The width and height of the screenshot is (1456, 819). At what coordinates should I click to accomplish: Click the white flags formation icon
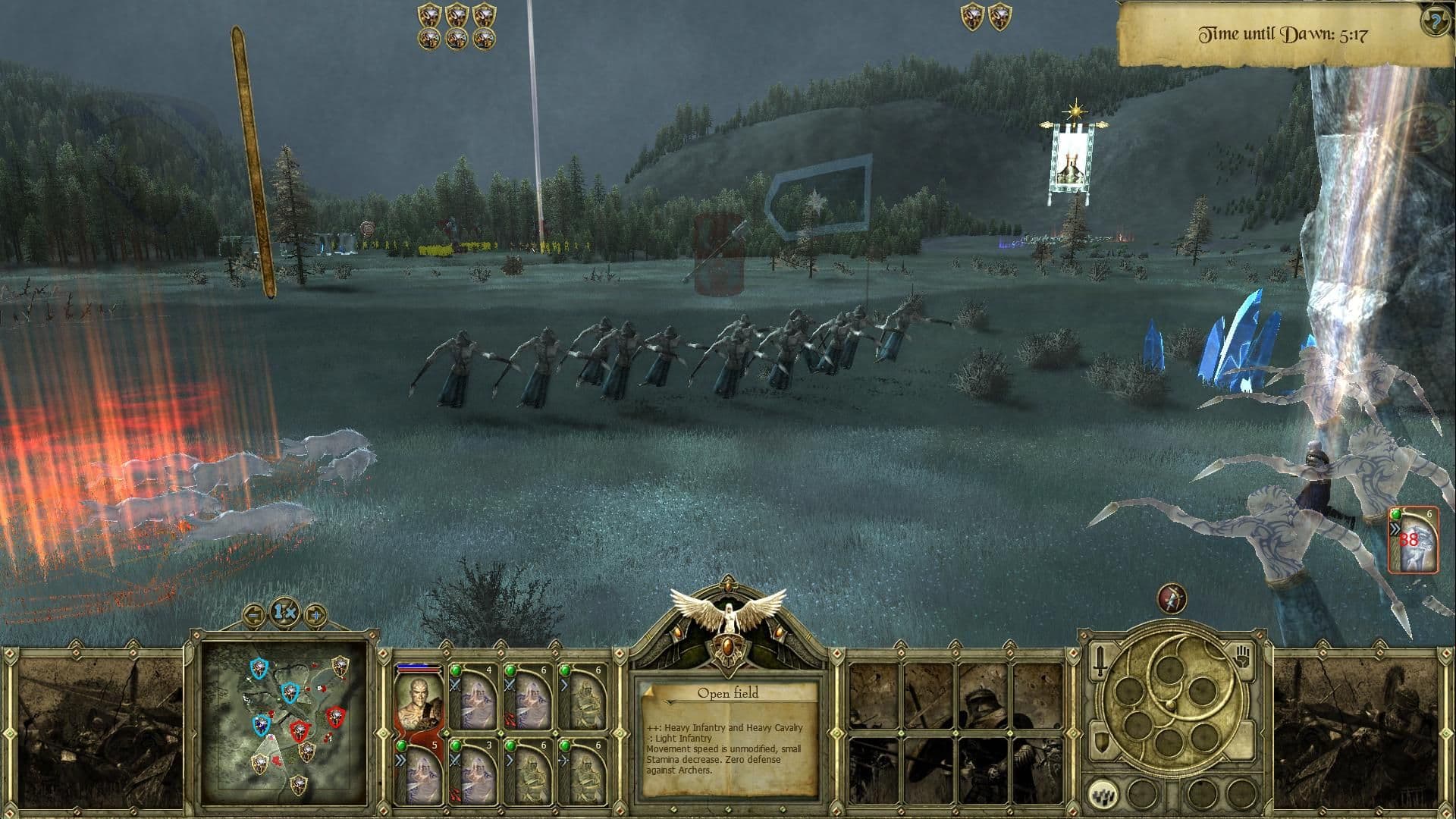pyautogui.click(x=1103, y=795)
